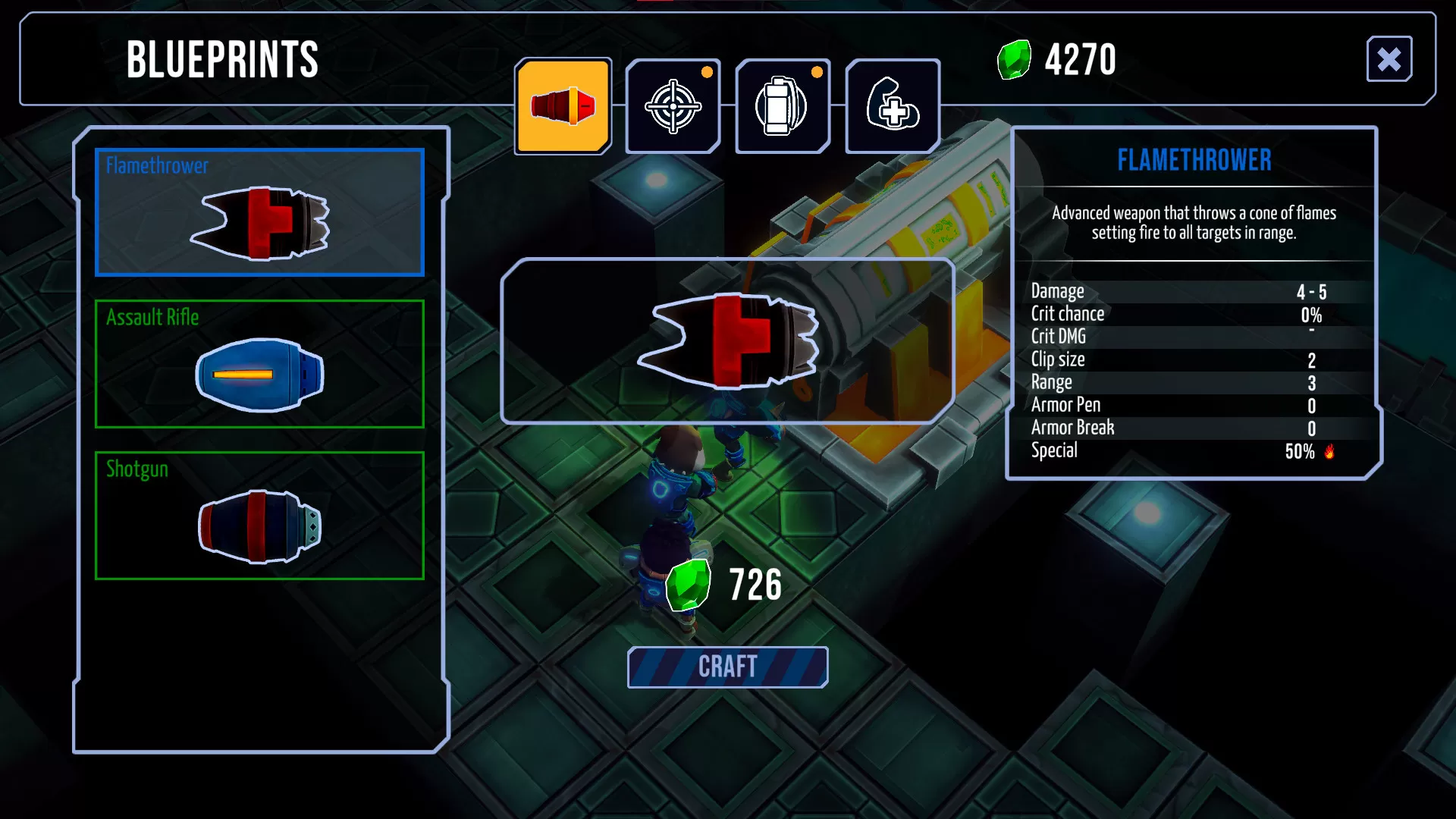1456x819 pixels.
Task: Switch to the weapon blueprints tab
Action: [x=563, y=106]
